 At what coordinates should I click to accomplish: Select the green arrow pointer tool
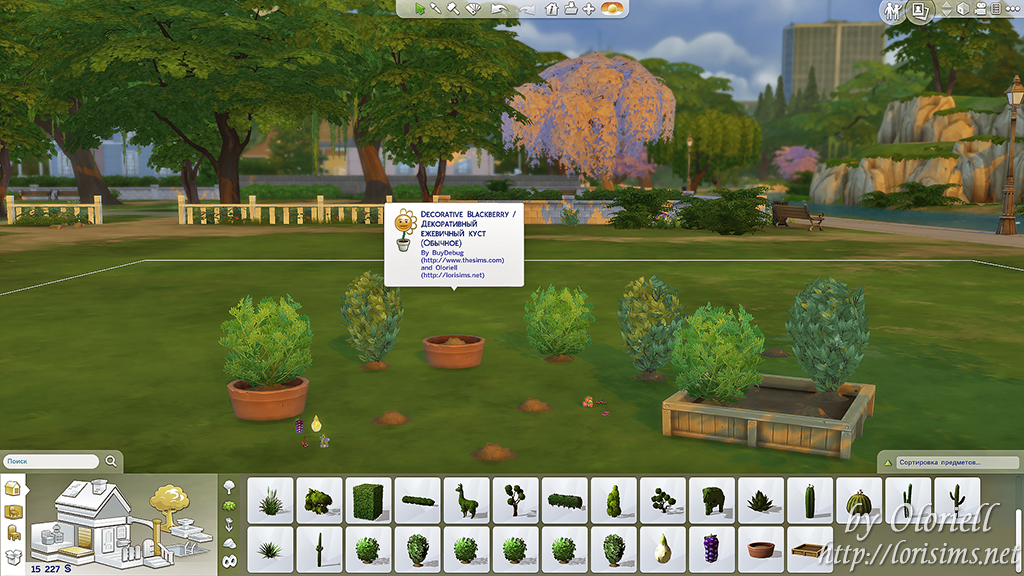point(419,9)
